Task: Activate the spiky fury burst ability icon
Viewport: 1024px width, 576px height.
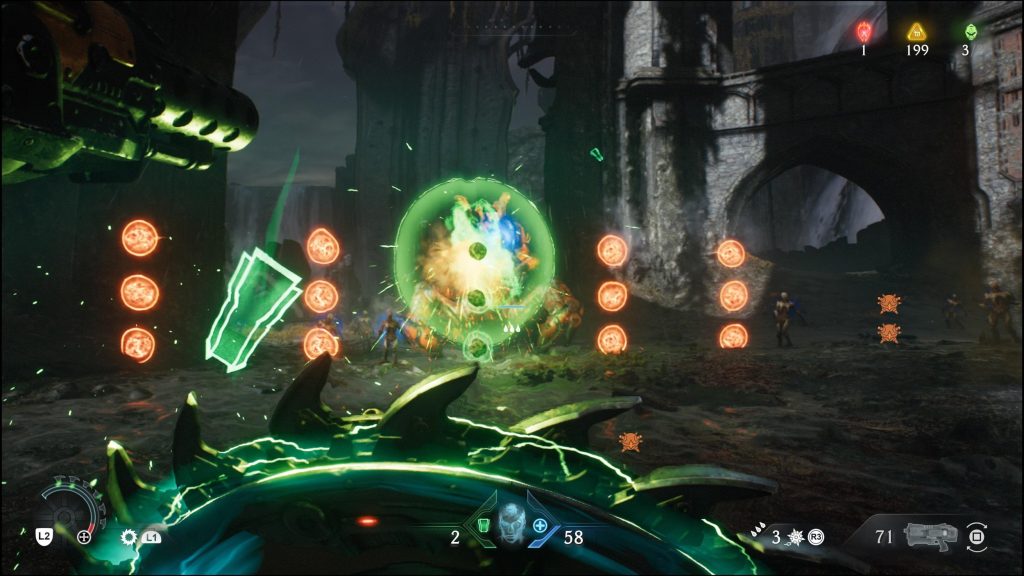Action: click(796, 538)
